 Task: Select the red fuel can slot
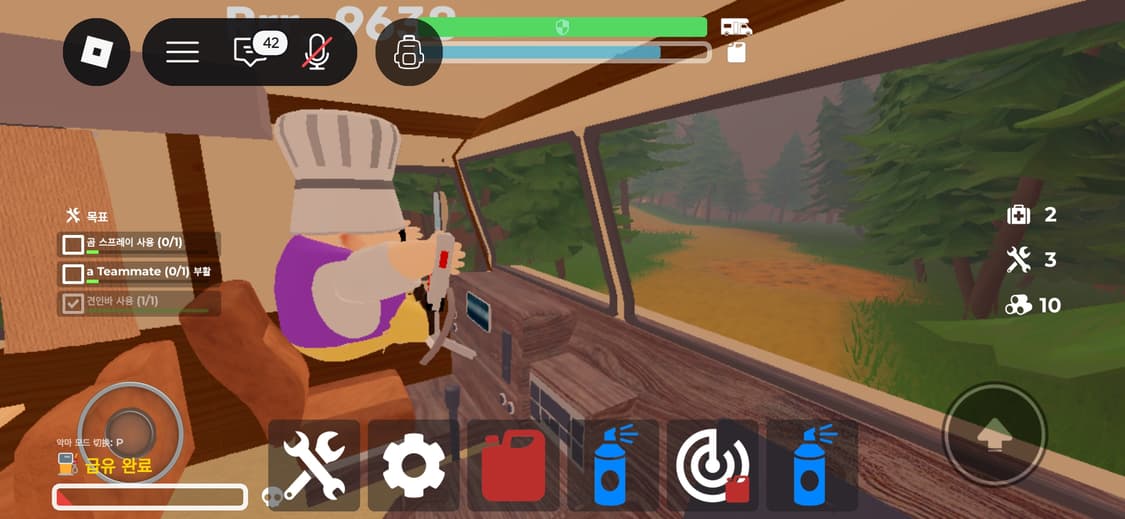513,465
